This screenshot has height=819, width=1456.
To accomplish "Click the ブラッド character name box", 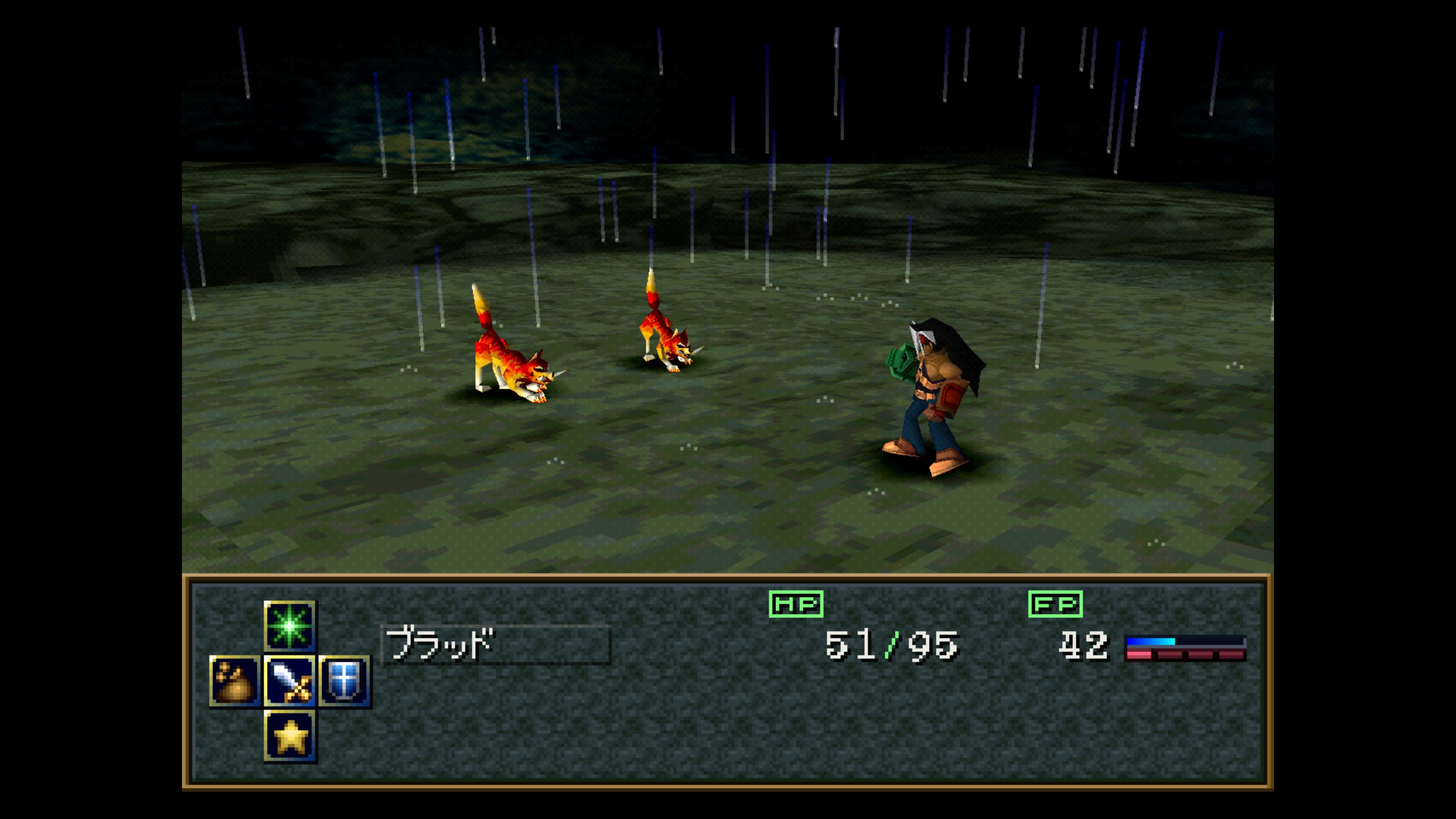I will [x=496, y=644].
